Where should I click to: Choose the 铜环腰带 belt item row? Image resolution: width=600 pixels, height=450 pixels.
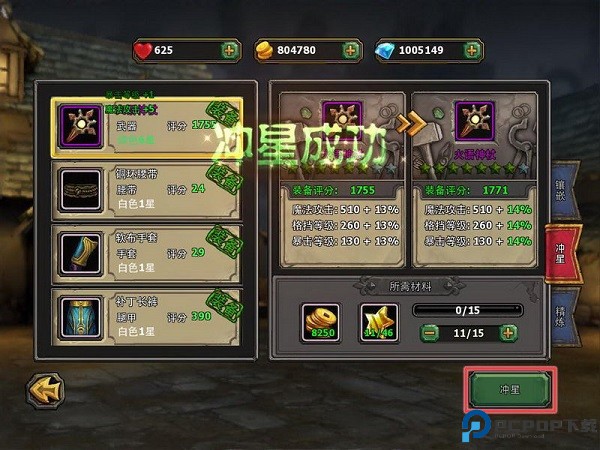coord(146,188)
